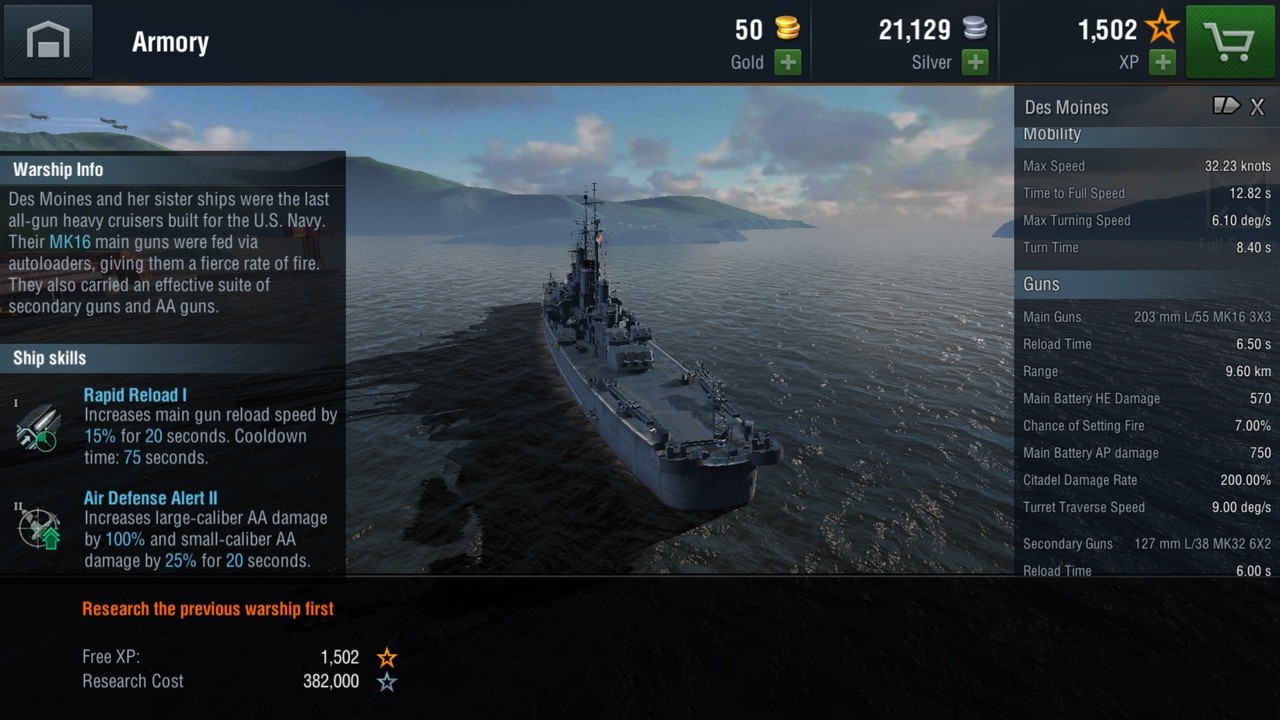The image size is (1280, 720).
Task: Select the Rapid Reload I skill icon
Action: tap(38, 427)
